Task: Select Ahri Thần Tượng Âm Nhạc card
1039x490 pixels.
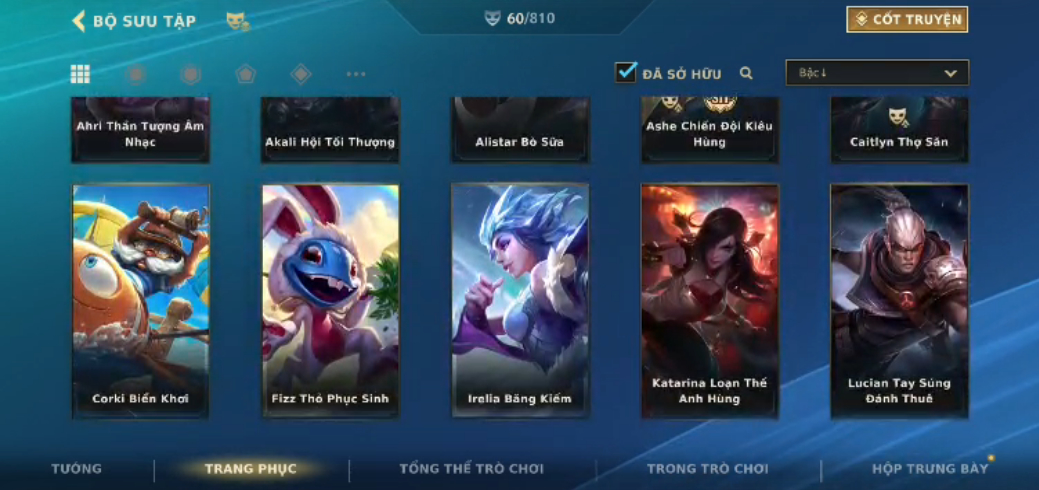Action: [x=141, y=131]
